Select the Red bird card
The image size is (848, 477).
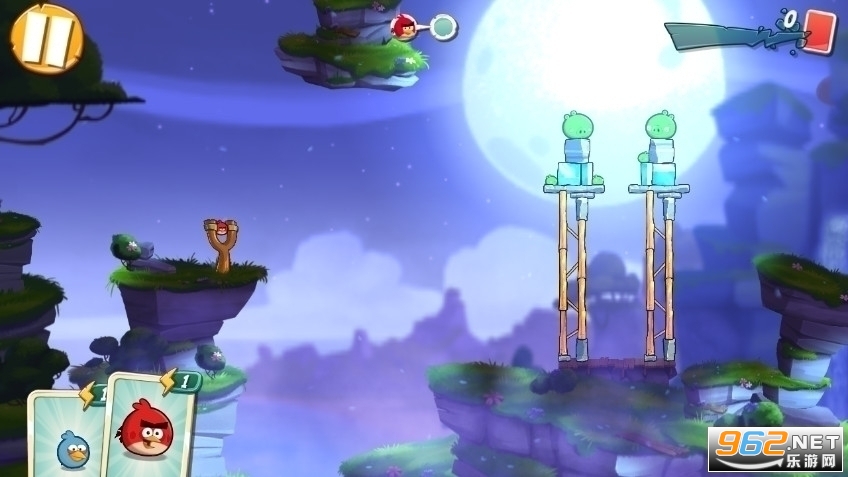click(x=146, y=427)
